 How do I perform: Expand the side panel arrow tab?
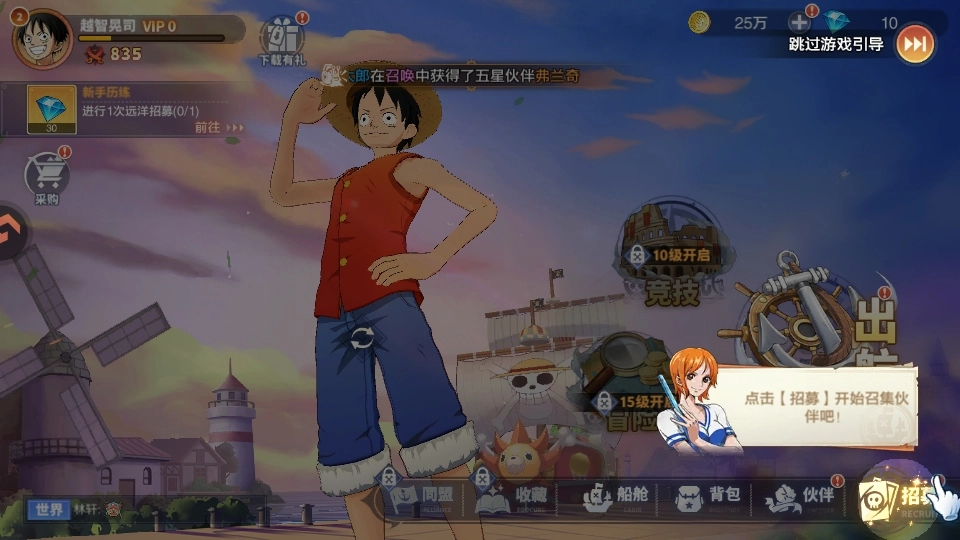[x=9, y=234]
